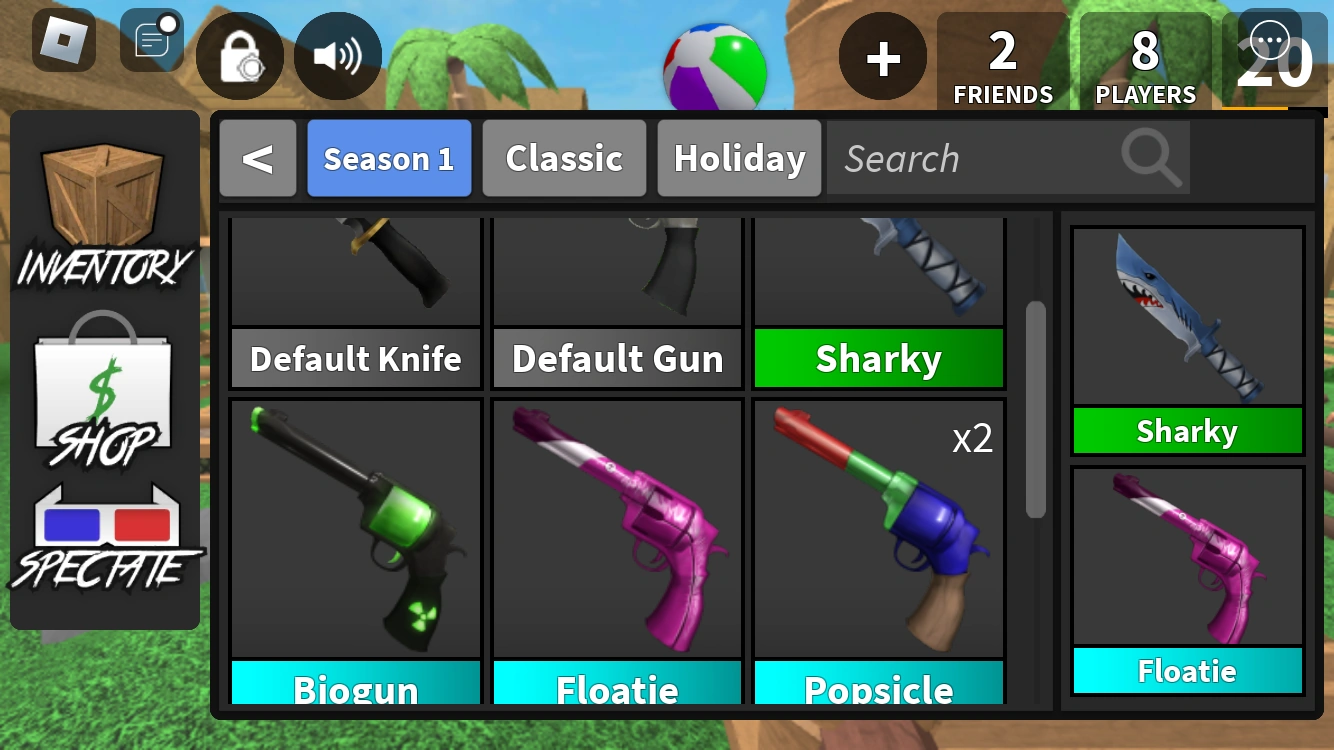Click the search magnifying glass icon
Screen dimensions: 1334x750
1150,158
